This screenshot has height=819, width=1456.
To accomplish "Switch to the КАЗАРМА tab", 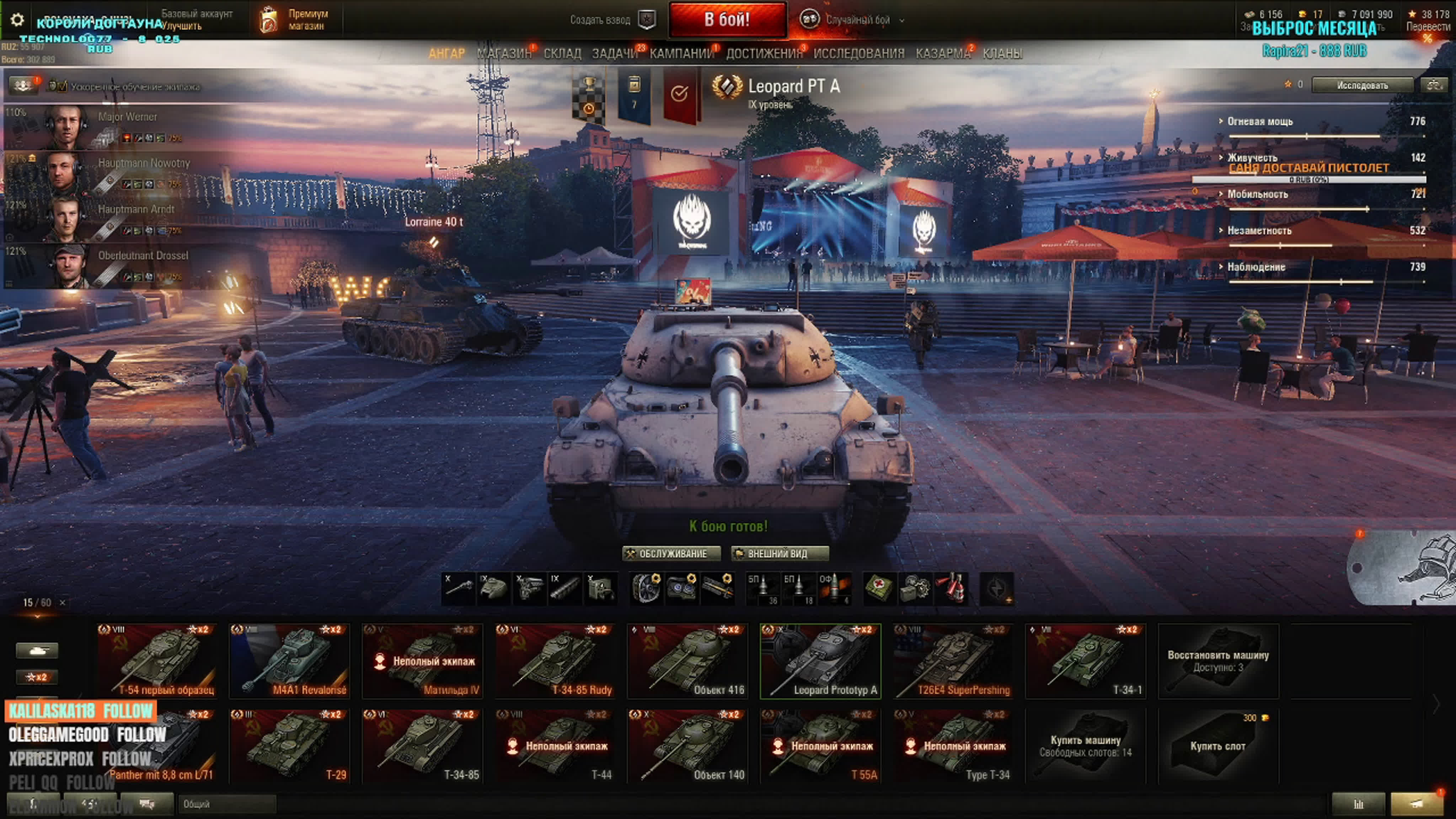I will pos(943,54).
